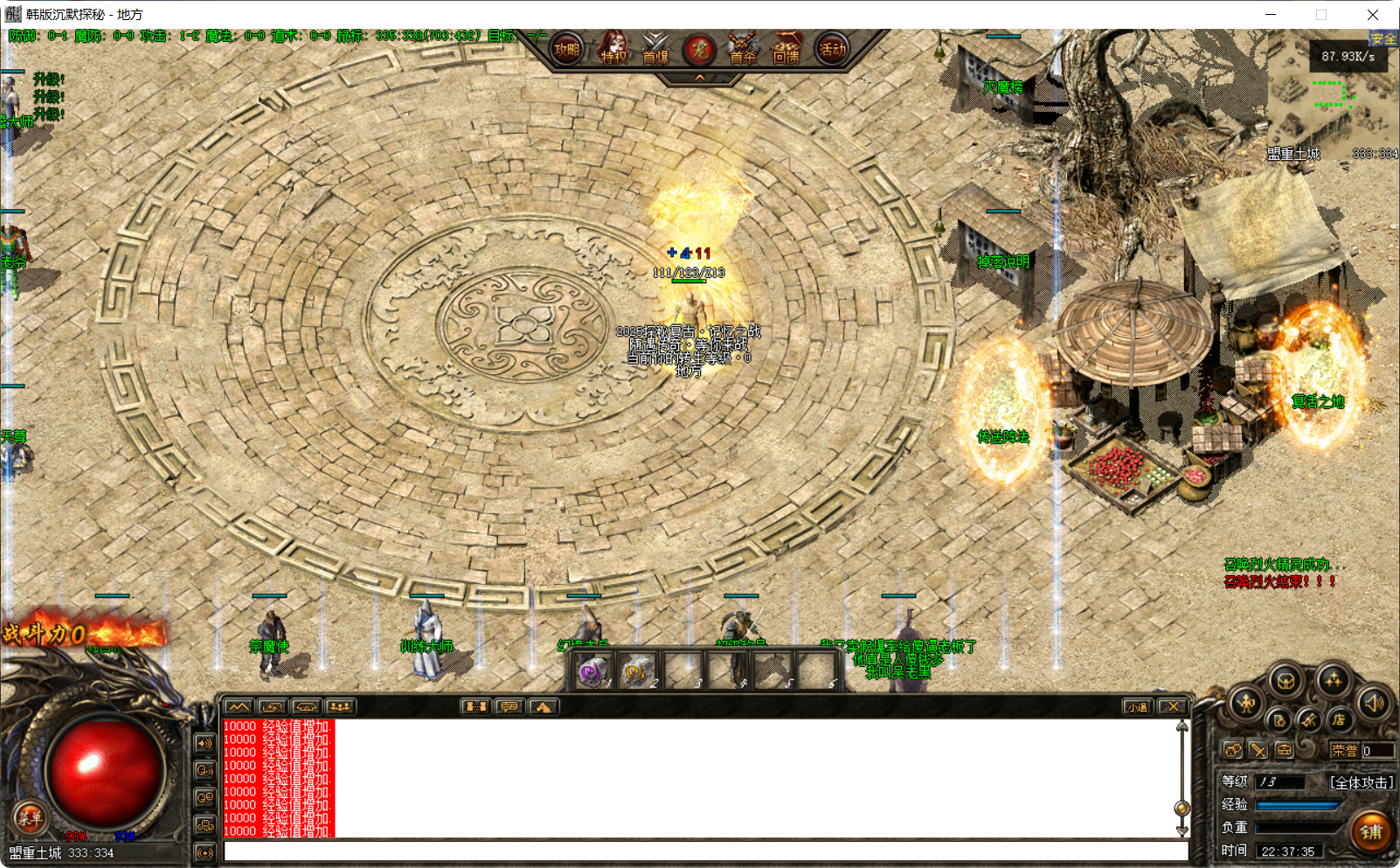
Task: Mute audio with the bottom-right speaker icon
Action: [1372, 703]
